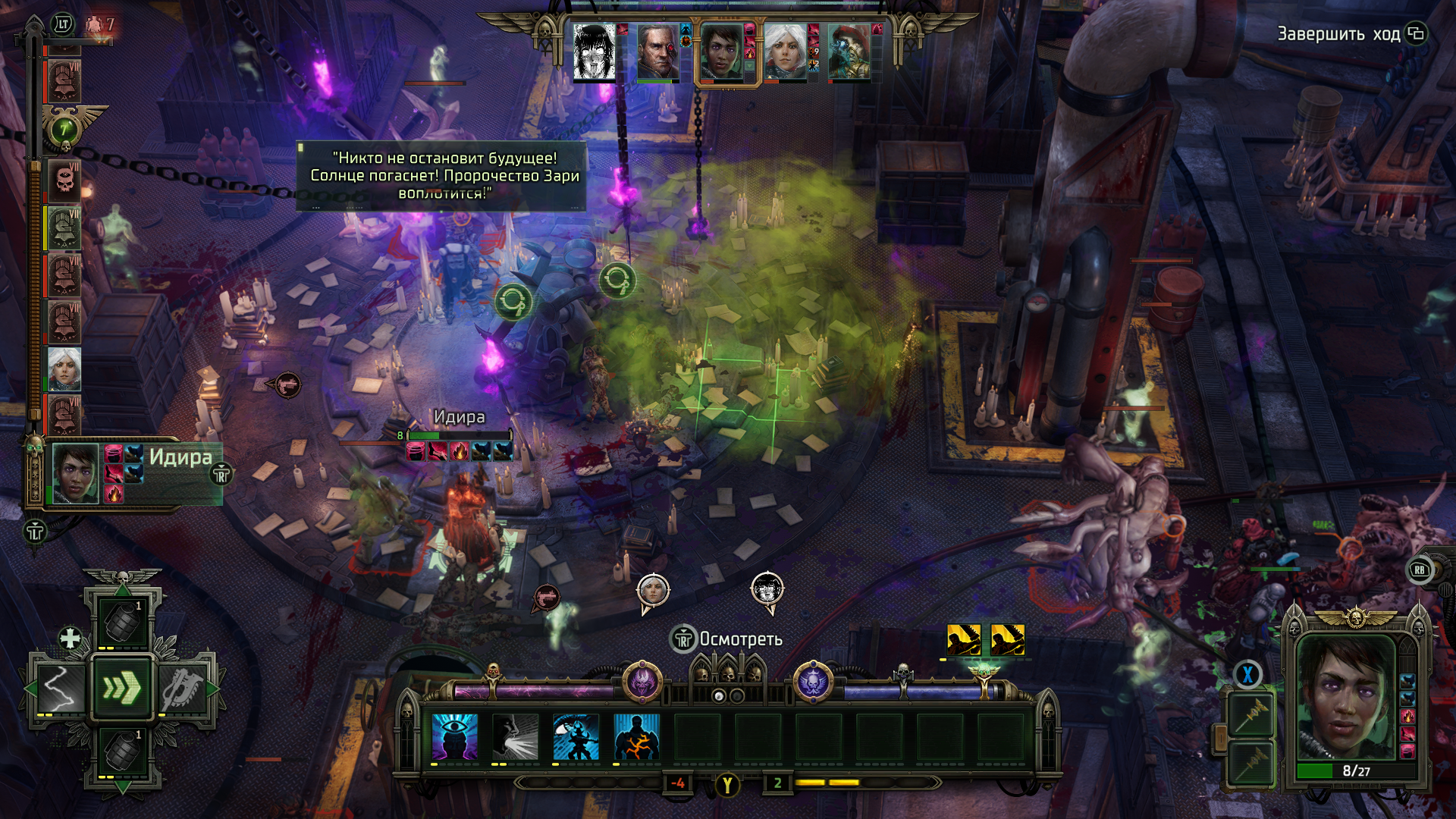Select the red-hooded masked tech-priest portrait
The width and height of the screenshot is (1456, 819).
(x=849, y=51)
